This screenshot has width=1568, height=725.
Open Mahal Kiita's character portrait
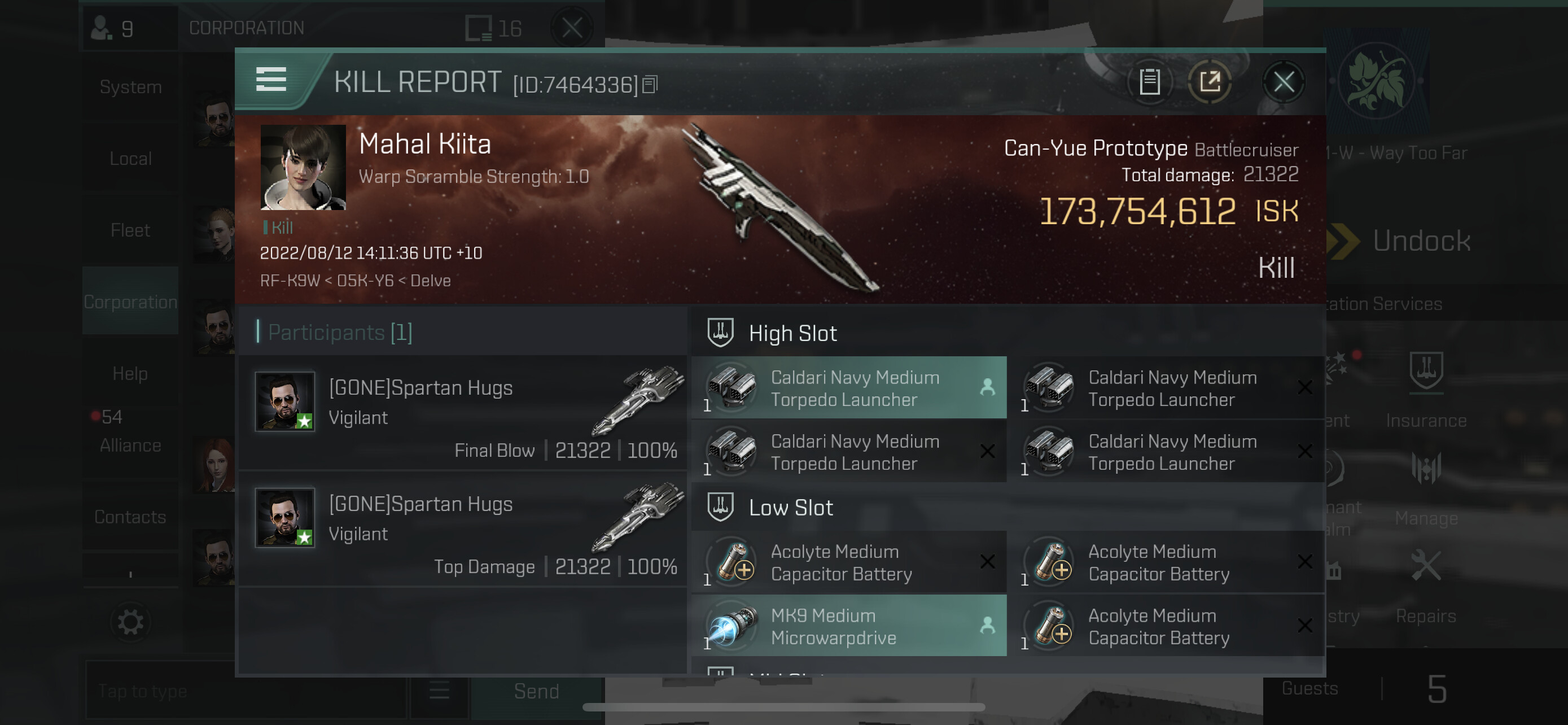[x=303, y=167]
